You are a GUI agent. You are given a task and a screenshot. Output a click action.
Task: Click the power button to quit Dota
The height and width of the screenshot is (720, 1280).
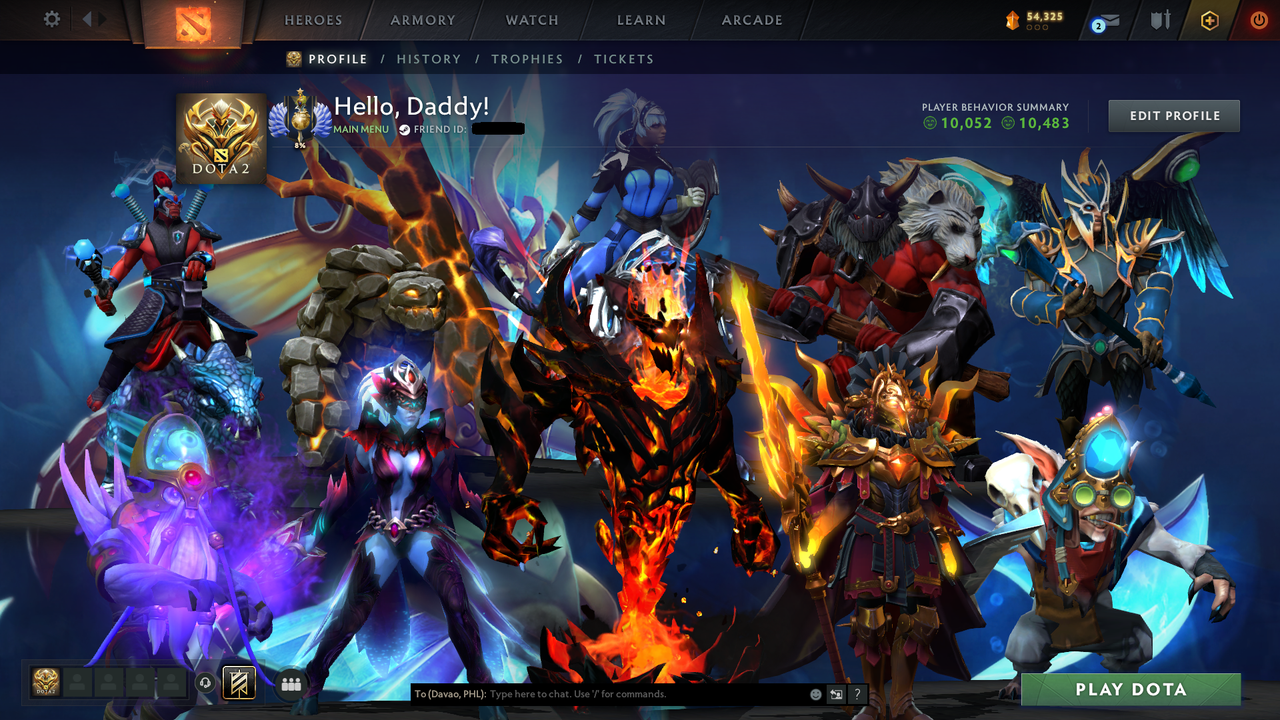[x=1257, y=20]
